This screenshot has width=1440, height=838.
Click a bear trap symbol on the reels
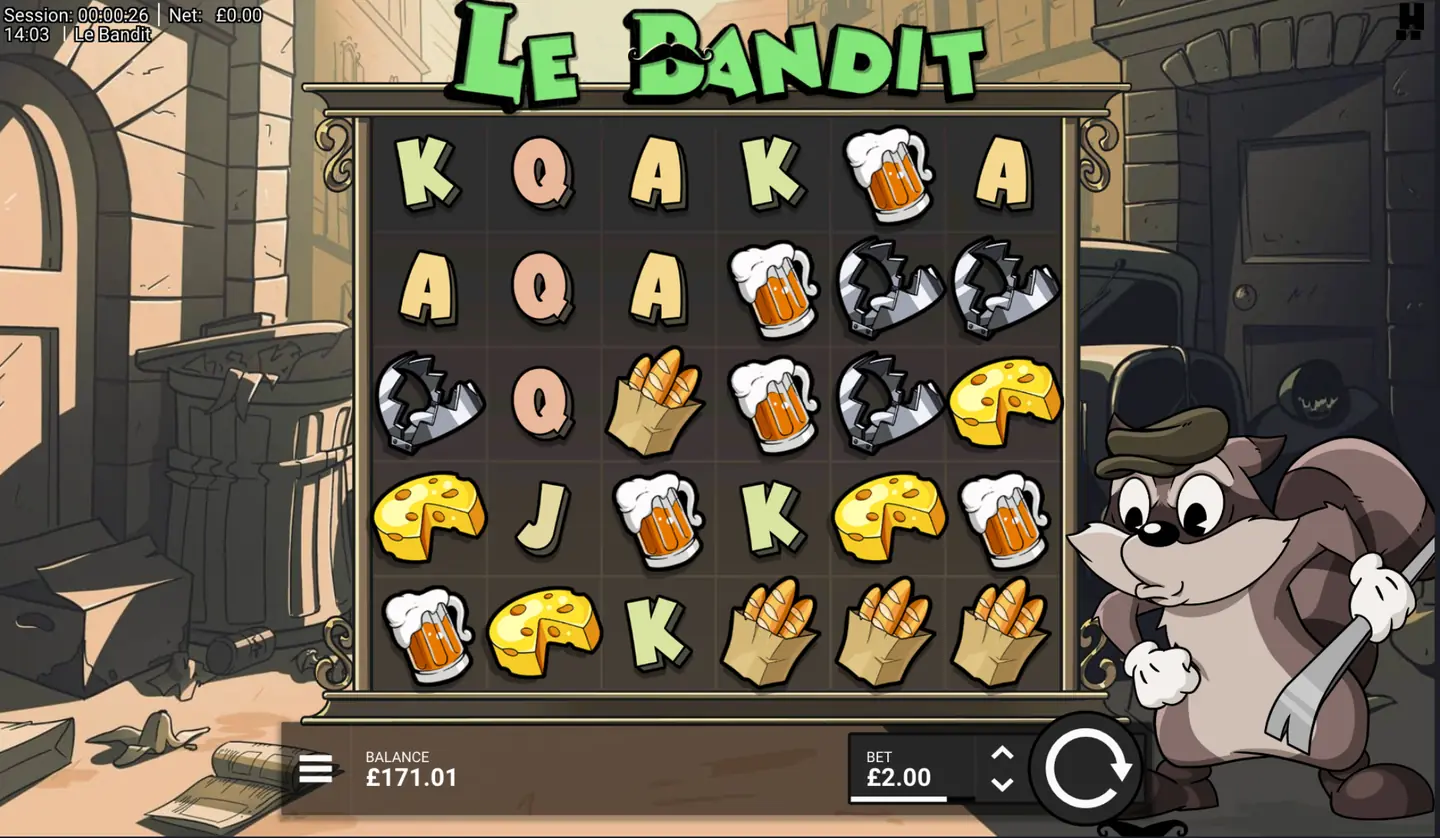pyautogui.click(x=888, y=290)
